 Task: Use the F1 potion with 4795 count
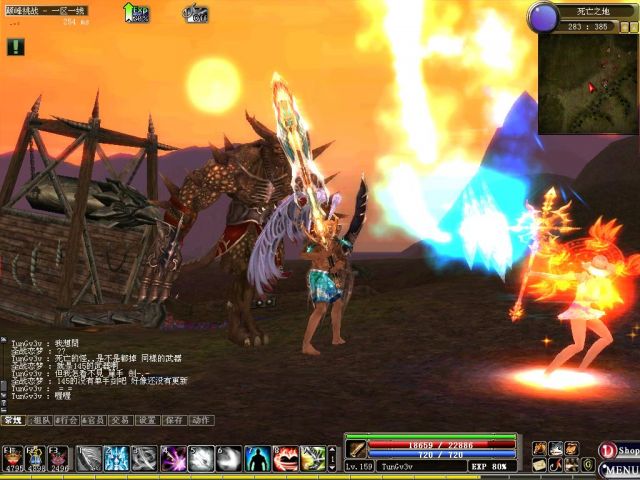pos(13,458)
